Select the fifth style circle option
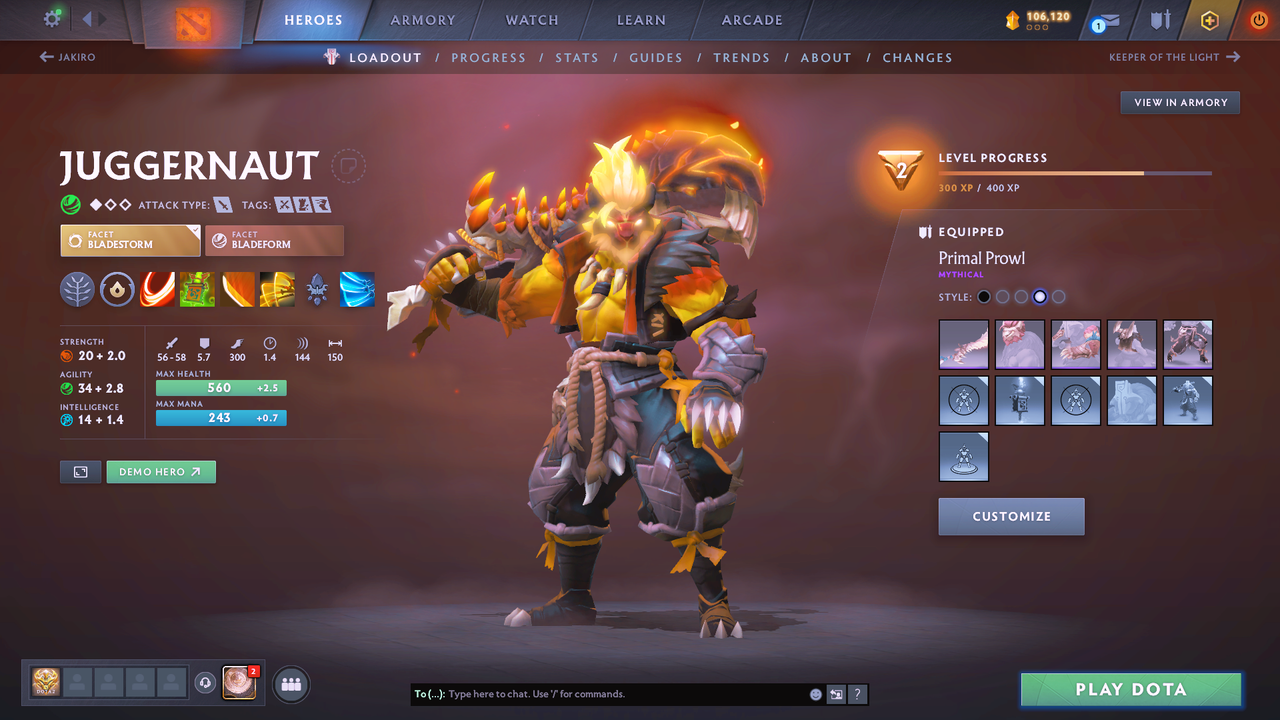 point(1058,296)
